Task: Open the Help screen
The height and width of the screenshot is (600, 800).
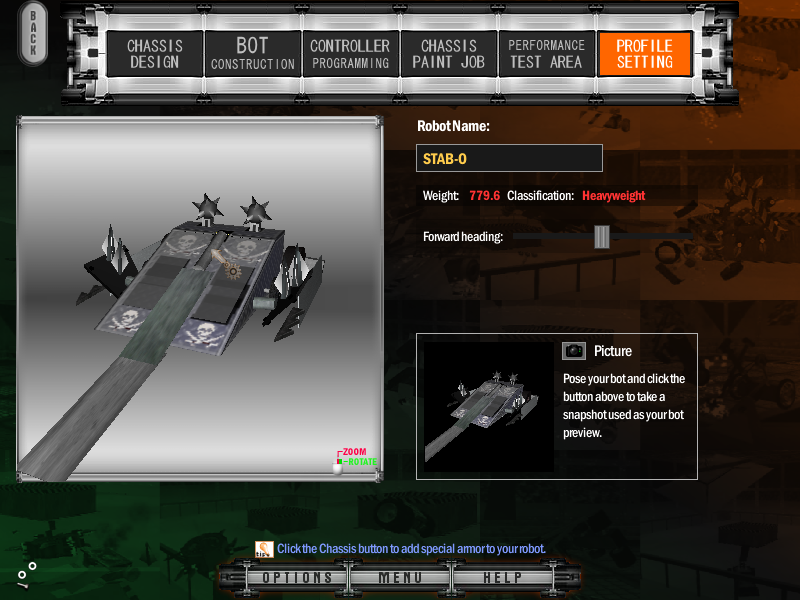Action: [x=502, y=578]
